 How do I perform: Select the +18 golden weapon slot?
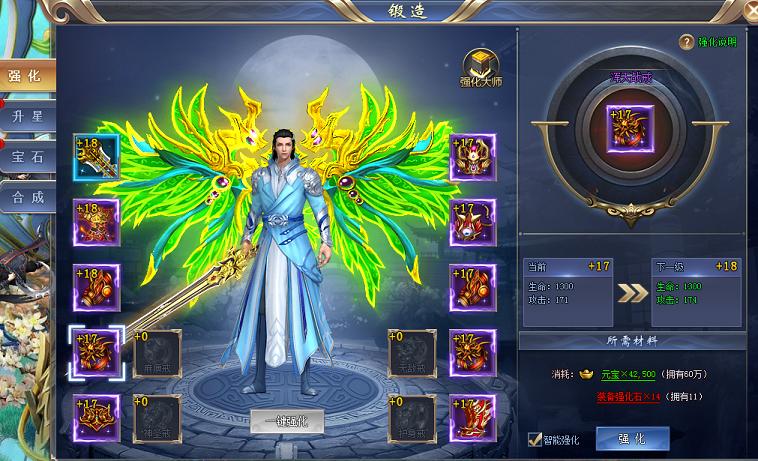96,158
